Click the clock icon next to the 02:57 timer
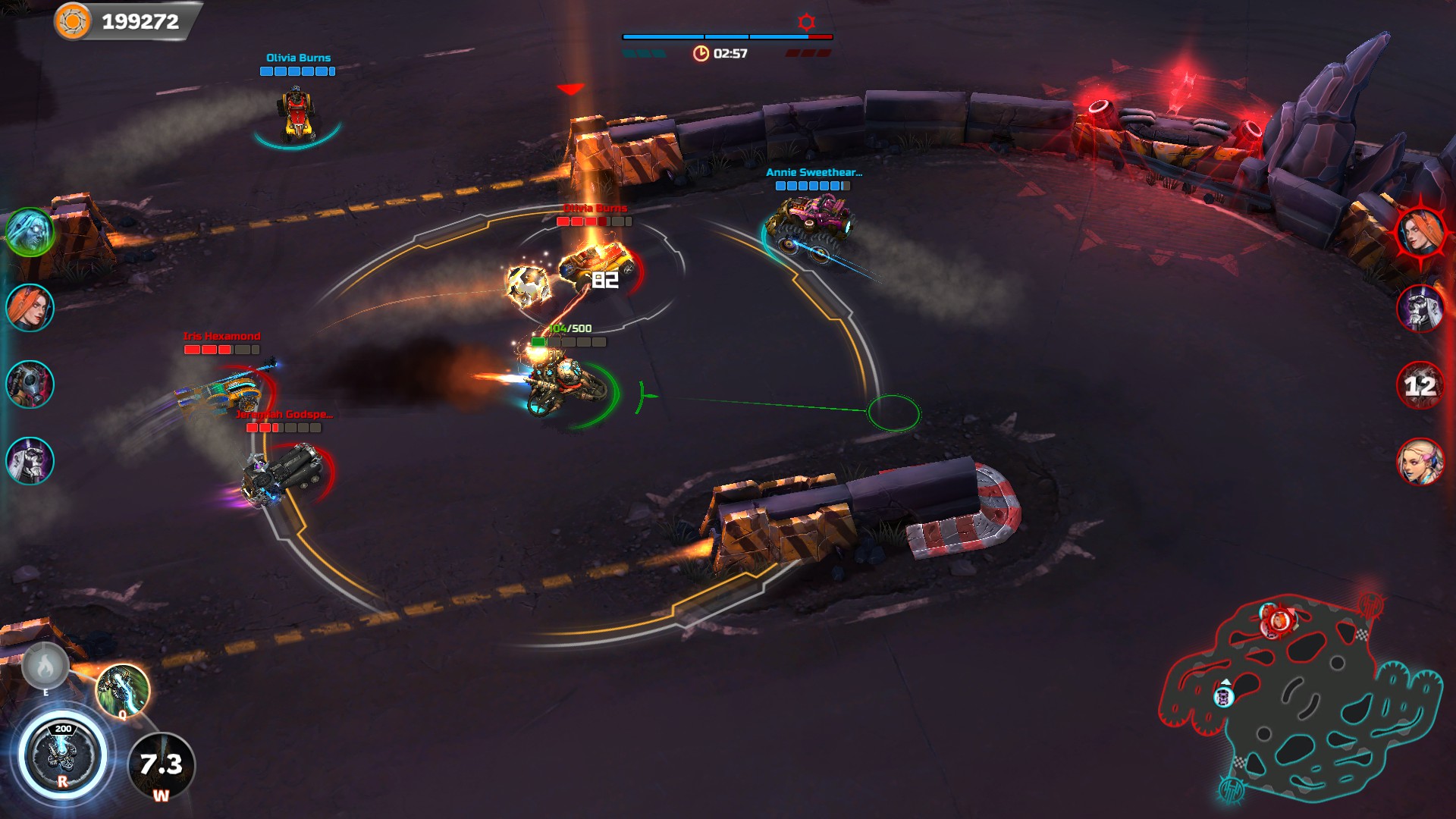Viewport: 1456px width, 819px height. (700, 53)
